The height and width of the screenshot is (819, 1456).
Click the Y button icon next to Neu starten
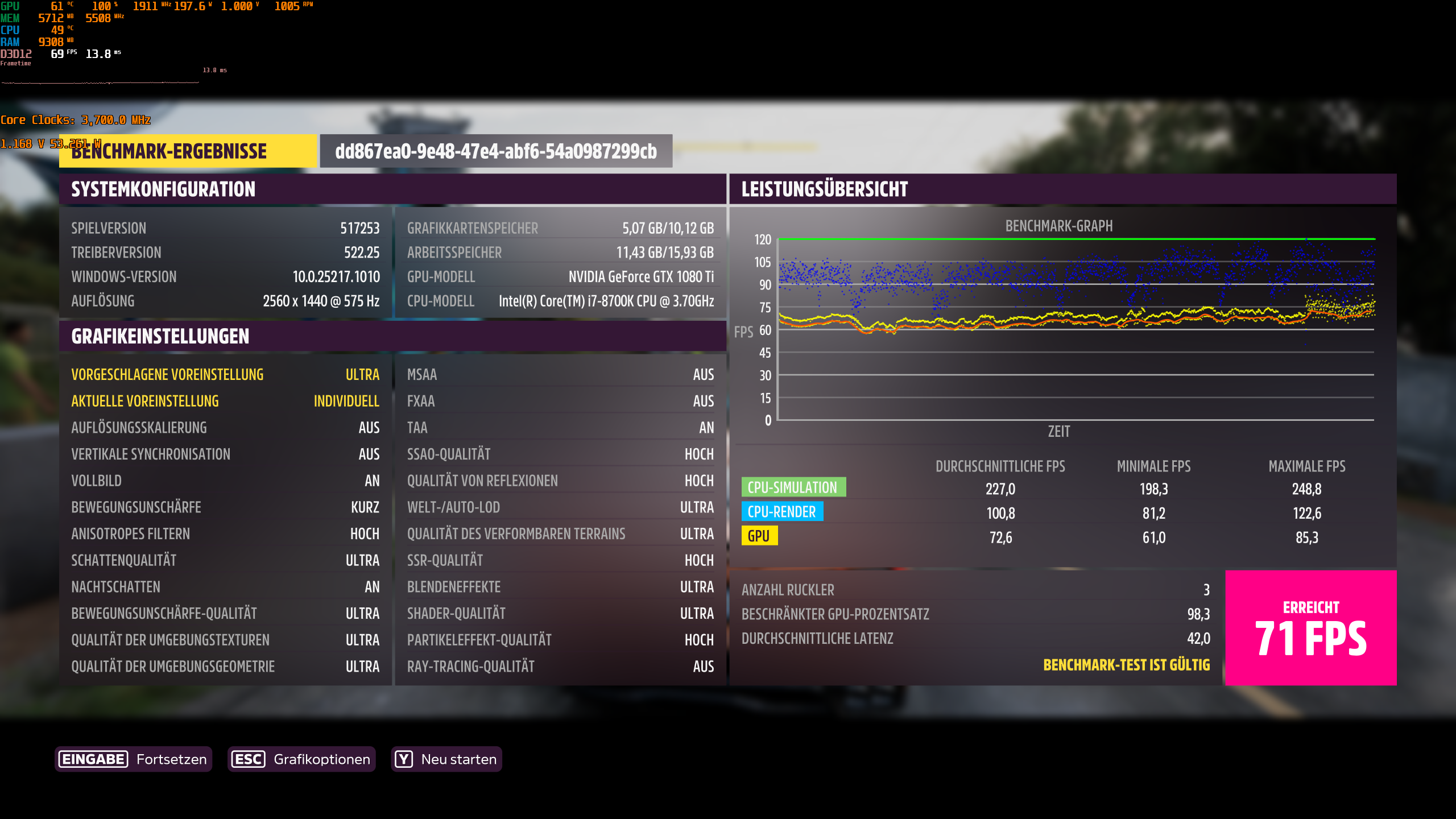[403, 759]
